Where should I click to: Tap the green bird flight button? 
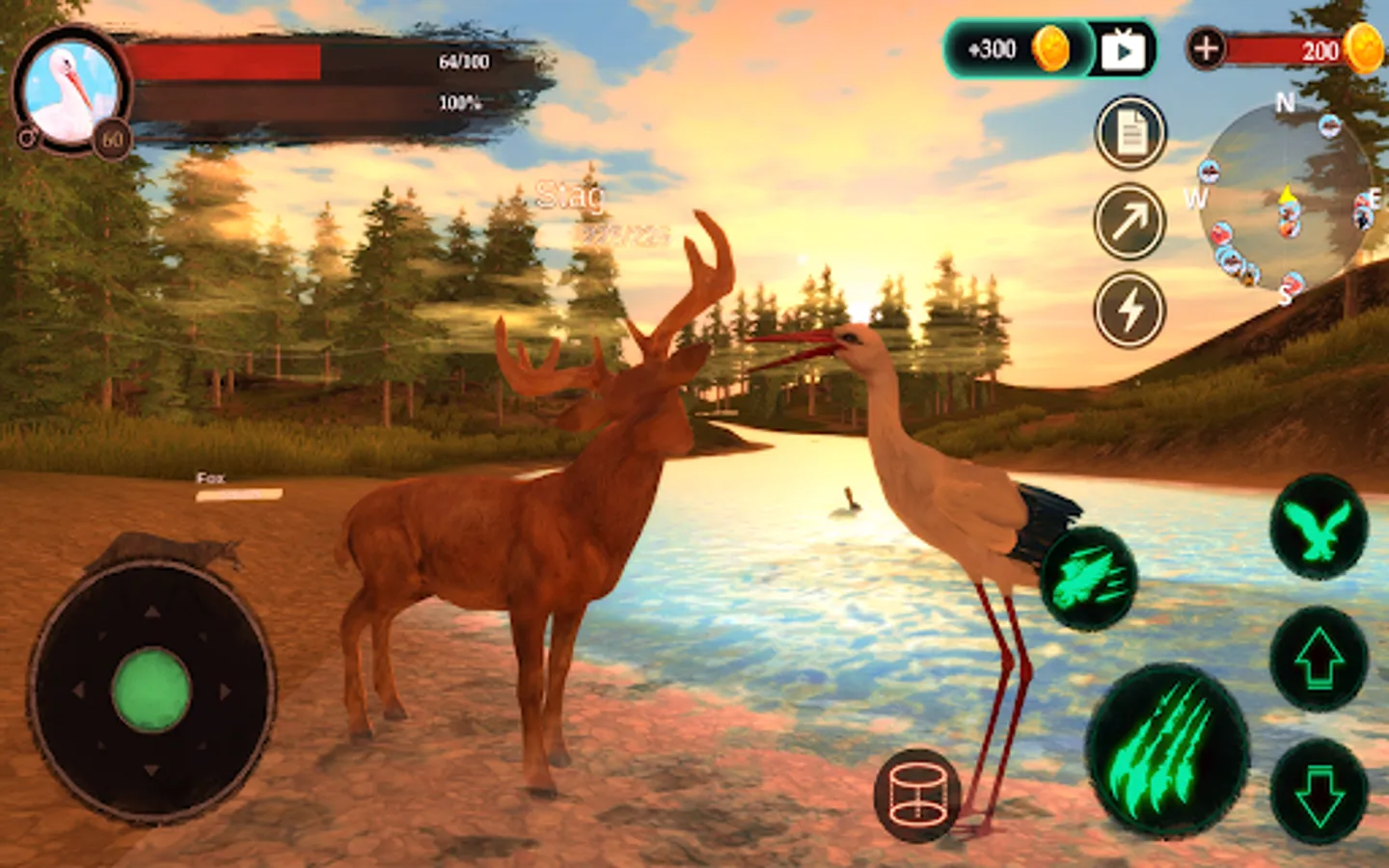point(1319,528)
